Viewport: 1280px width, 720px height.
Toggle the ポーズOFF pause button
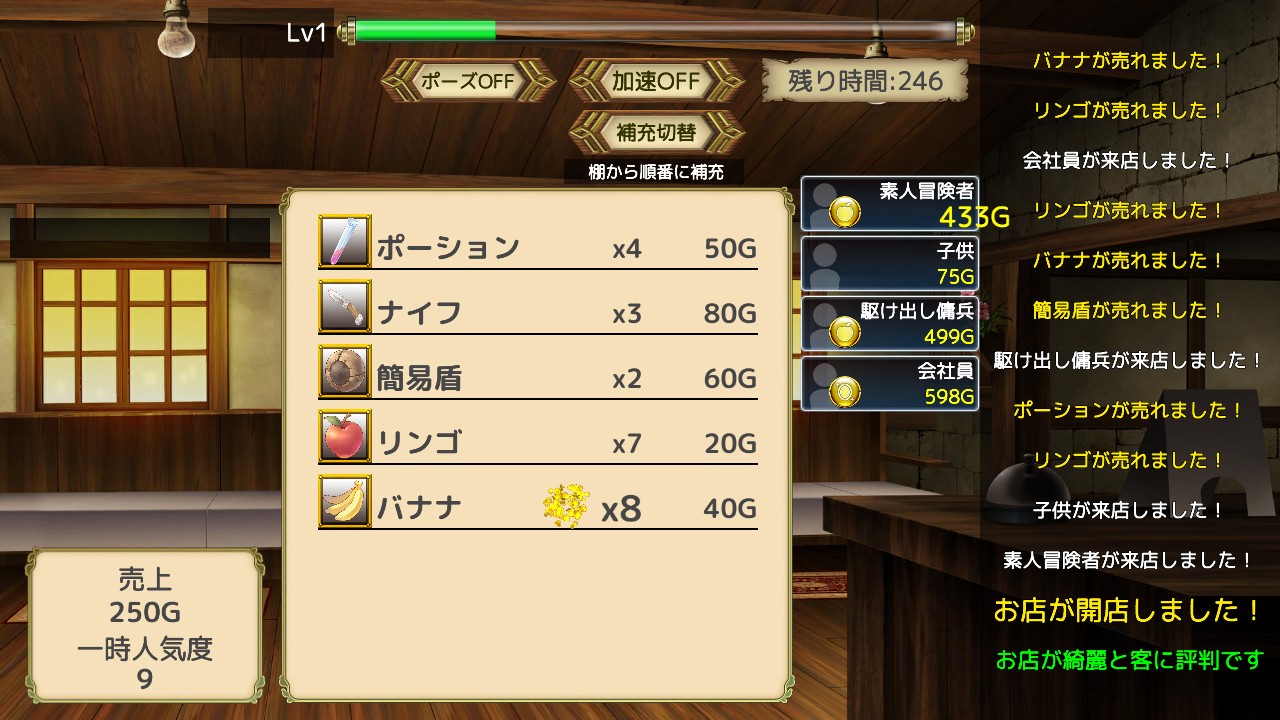pyautogui.click(x=468, y=81)
